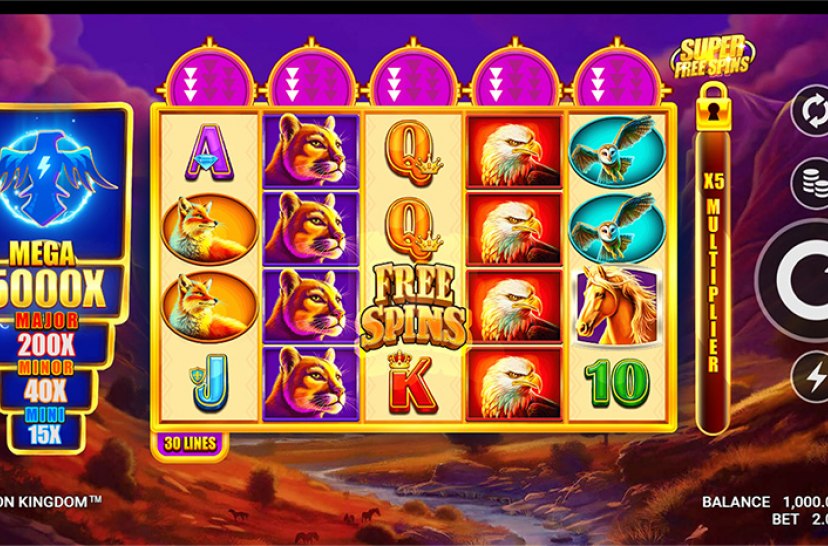Open bet settings via the coin stack icon
The height and width of the screenshot is (546, 828).
point(812,185)
